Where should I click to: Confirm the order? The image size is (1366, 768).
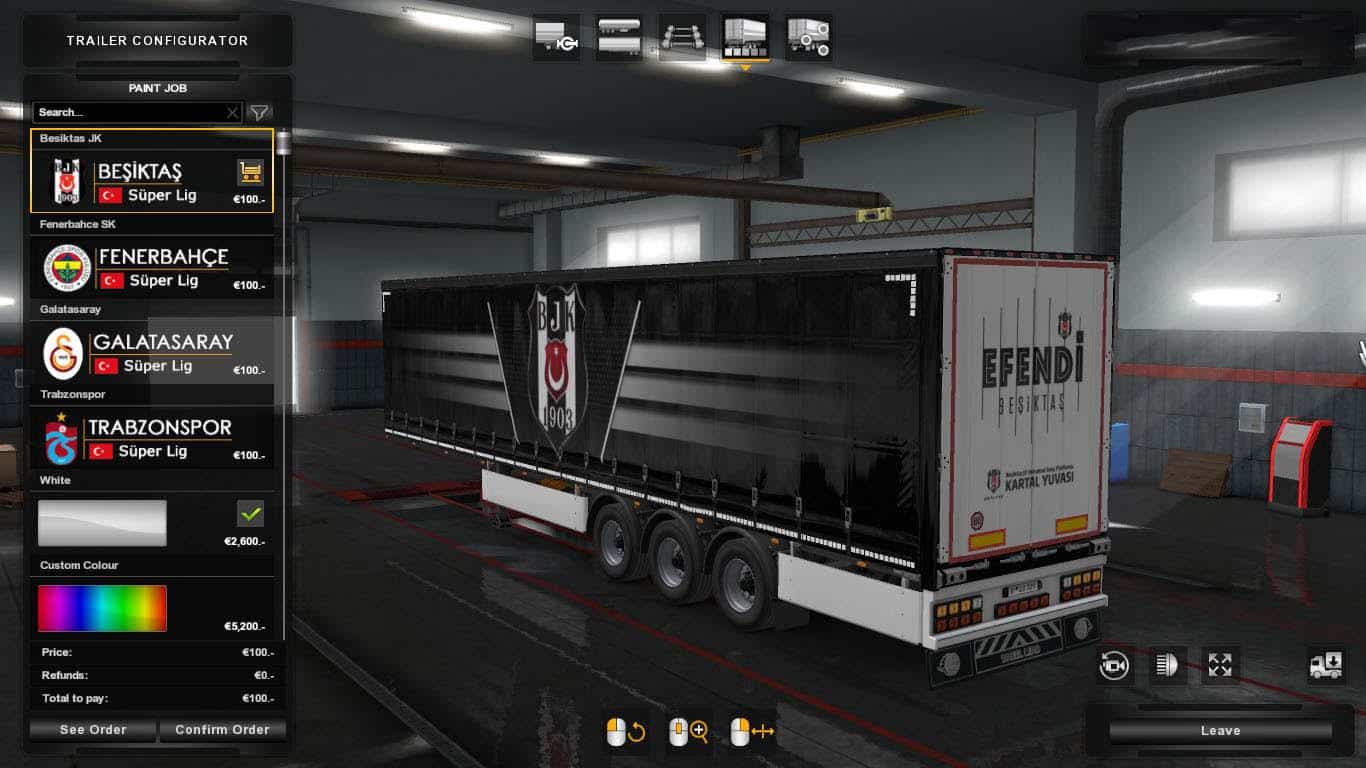[x=222, y=730]
